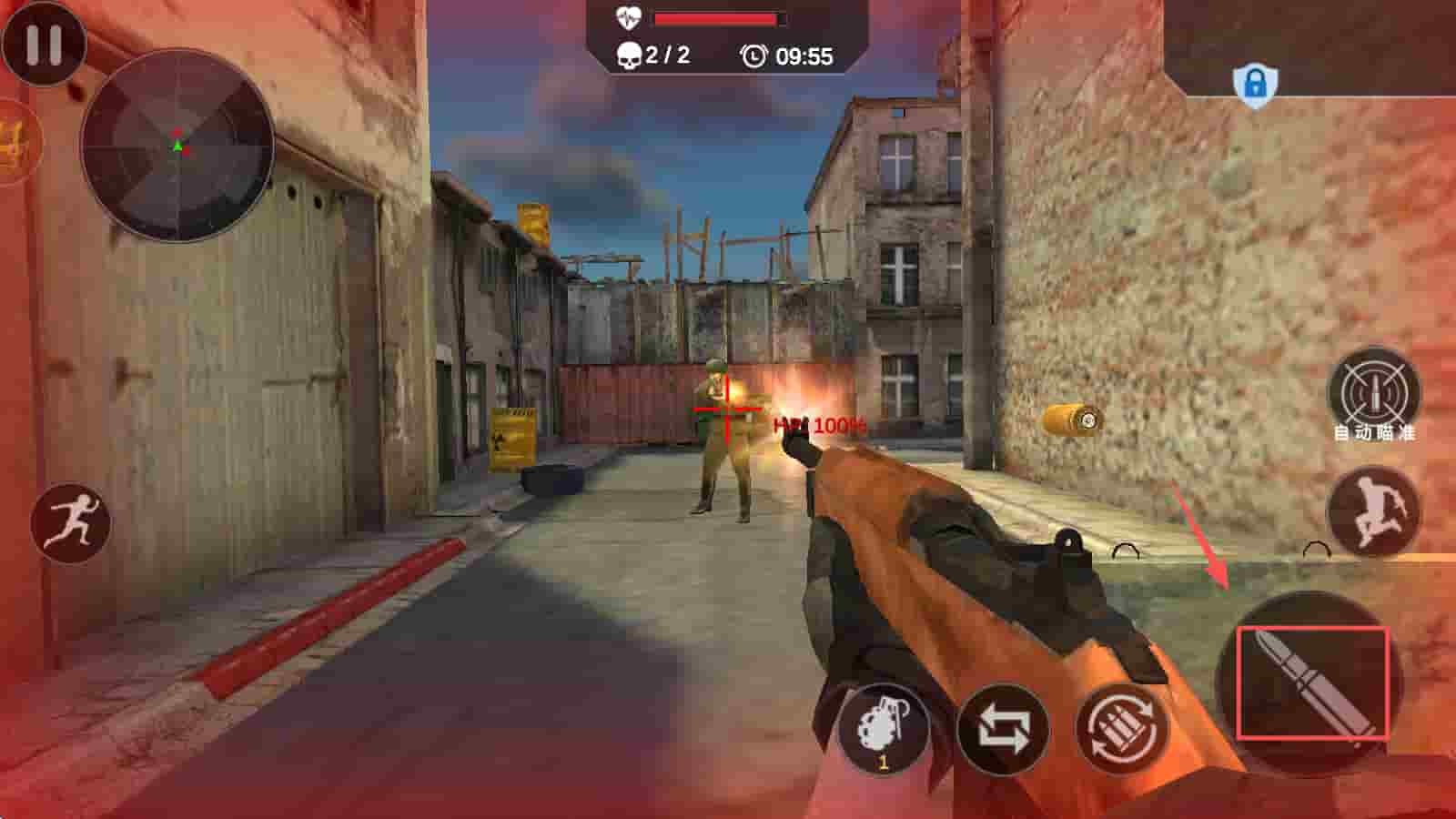
Task: Fire using the bullet button
Action: pos(1311,683)
